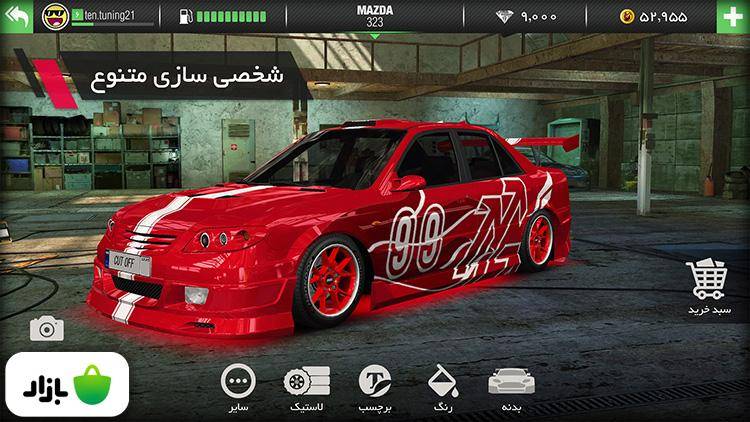Take a photo with the camera icon
The width and height of the screenshot is (750, 422).
(x=46, y=328)
